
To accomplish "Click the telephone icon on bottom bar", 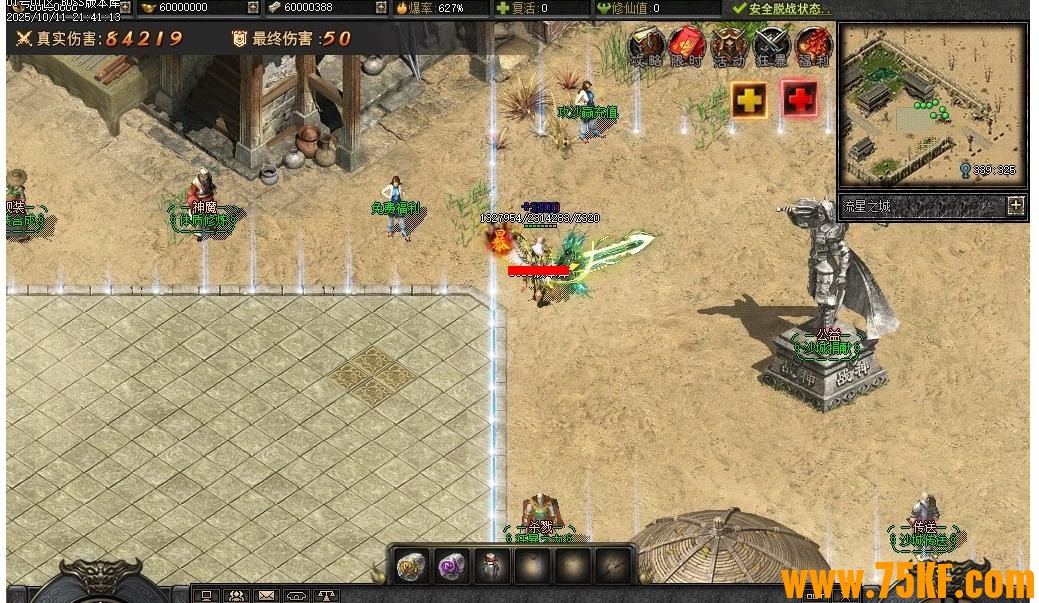I will click(297, 596).
